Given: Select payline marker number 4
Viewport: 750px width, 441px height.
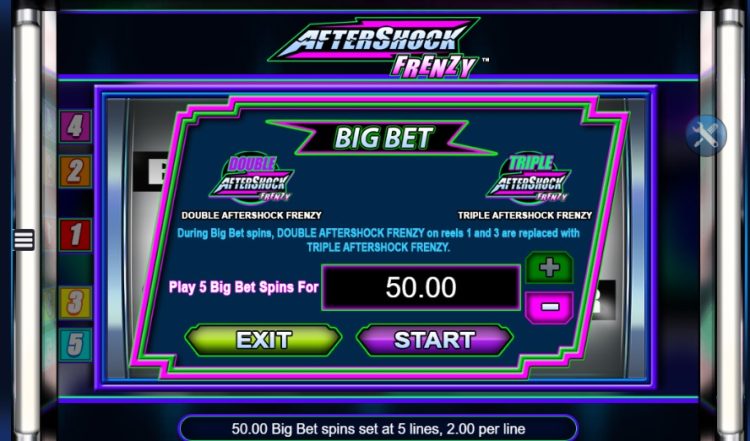Looking at the screenshot, I should 76,127.
